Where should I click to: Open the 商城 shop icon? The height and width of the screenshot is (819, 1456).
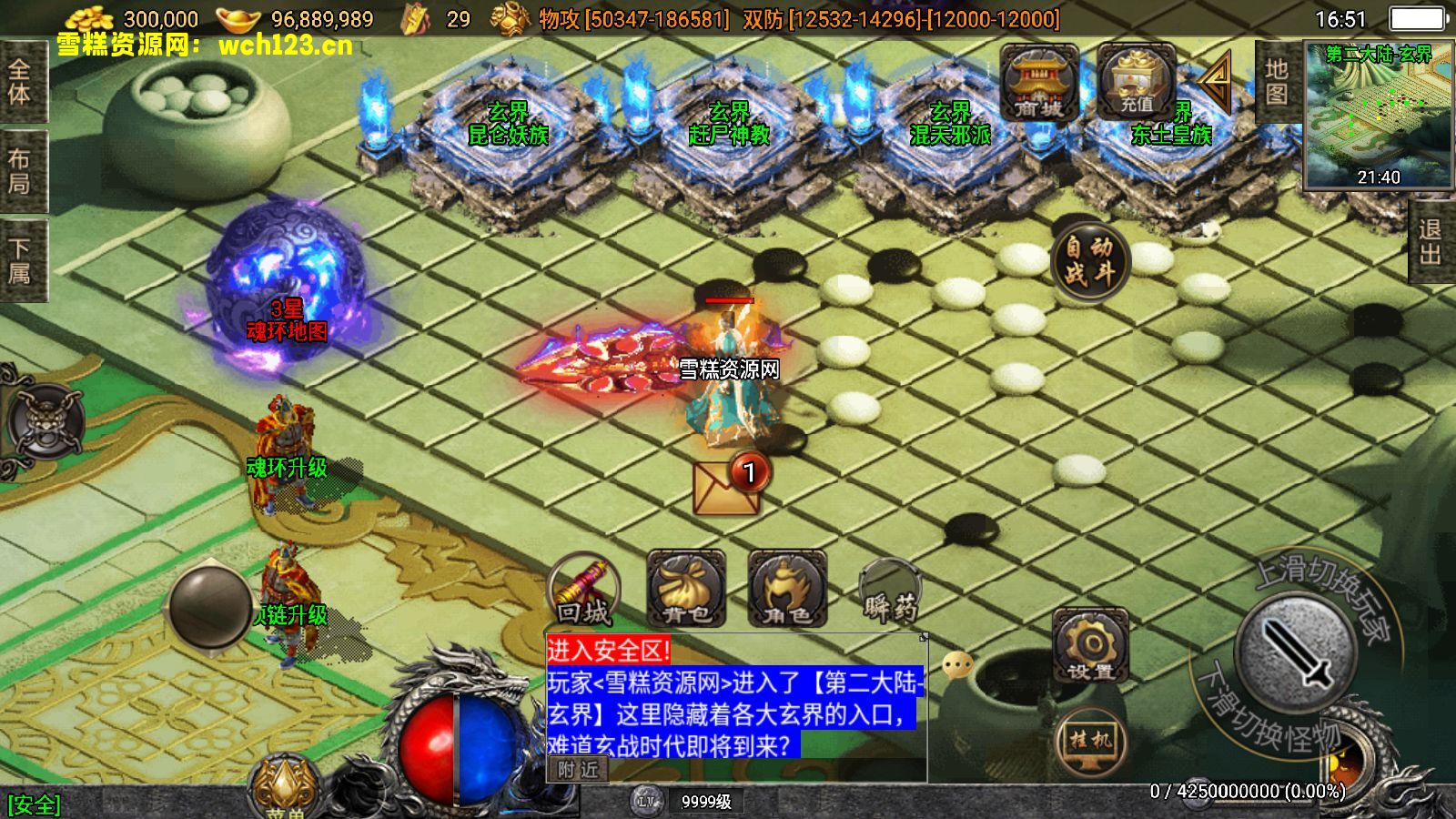1038,84
